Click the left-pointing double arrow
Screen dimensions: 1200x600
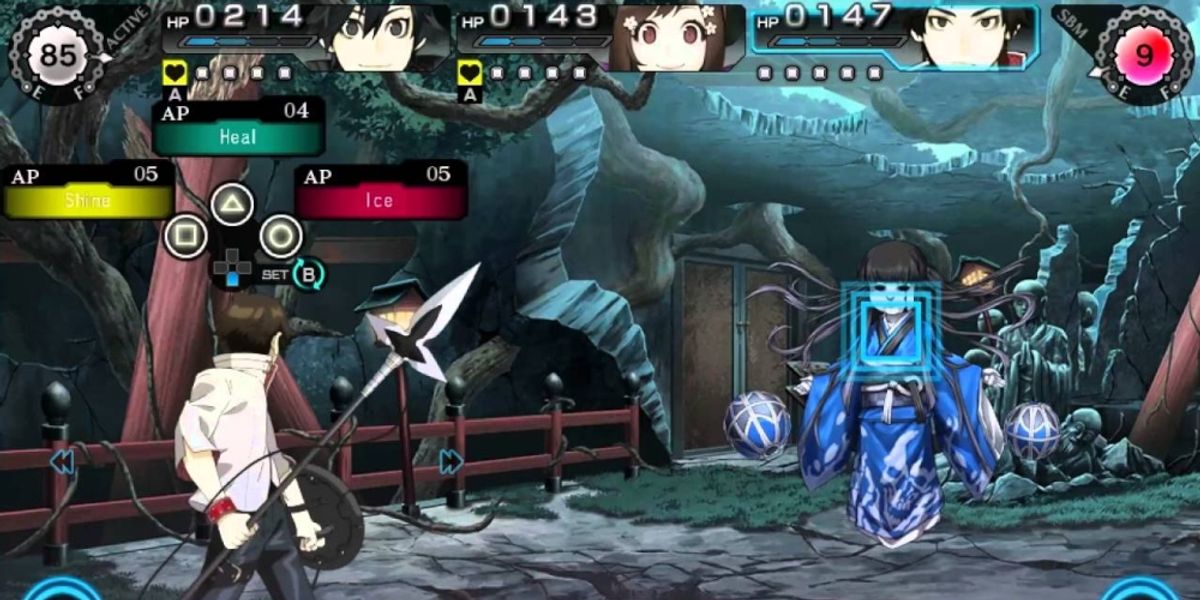[x=62, y=461]
